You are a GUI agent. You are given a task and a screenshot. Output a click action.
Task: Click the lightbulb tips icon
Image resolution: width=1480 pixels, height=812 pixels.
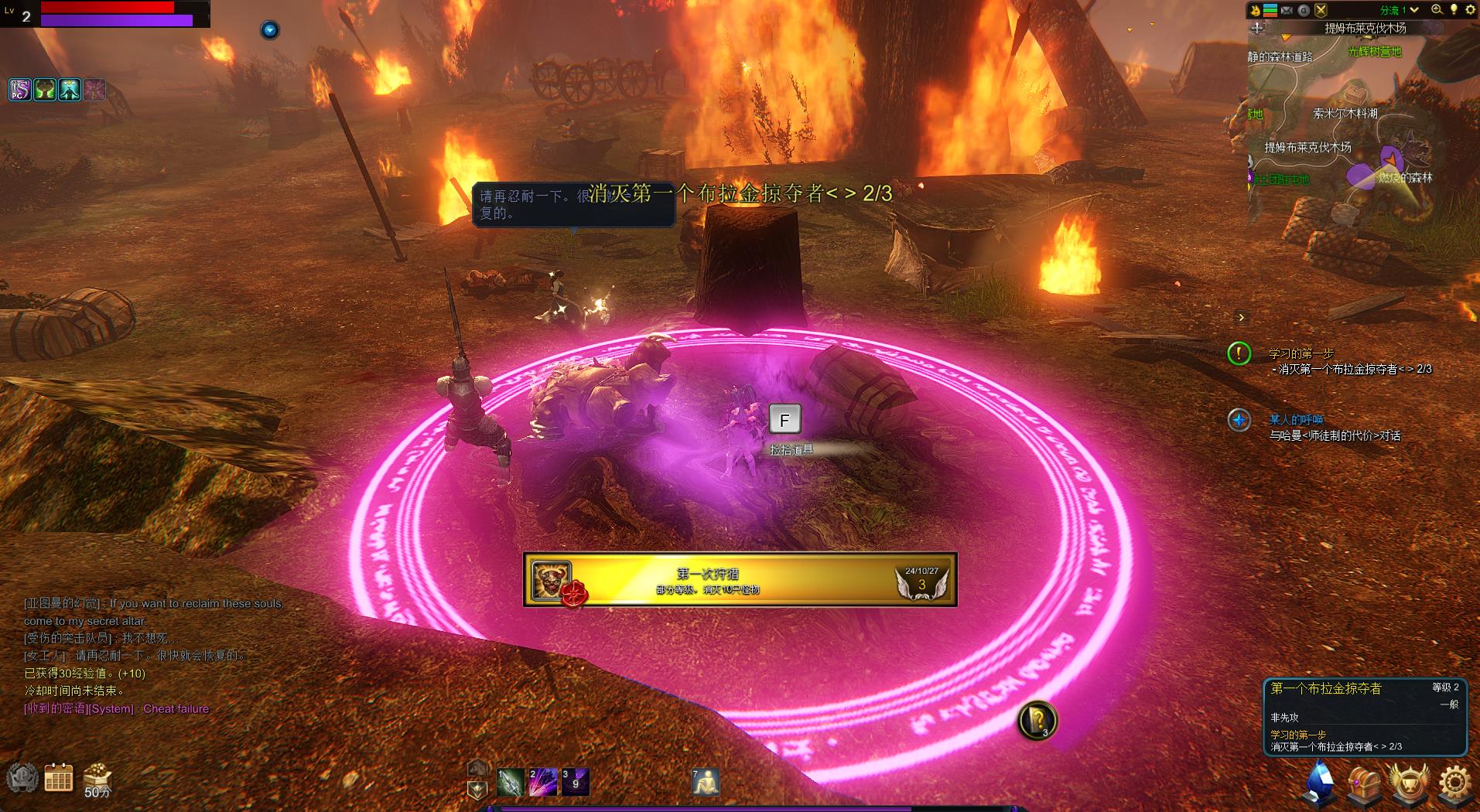[1454, 10]
